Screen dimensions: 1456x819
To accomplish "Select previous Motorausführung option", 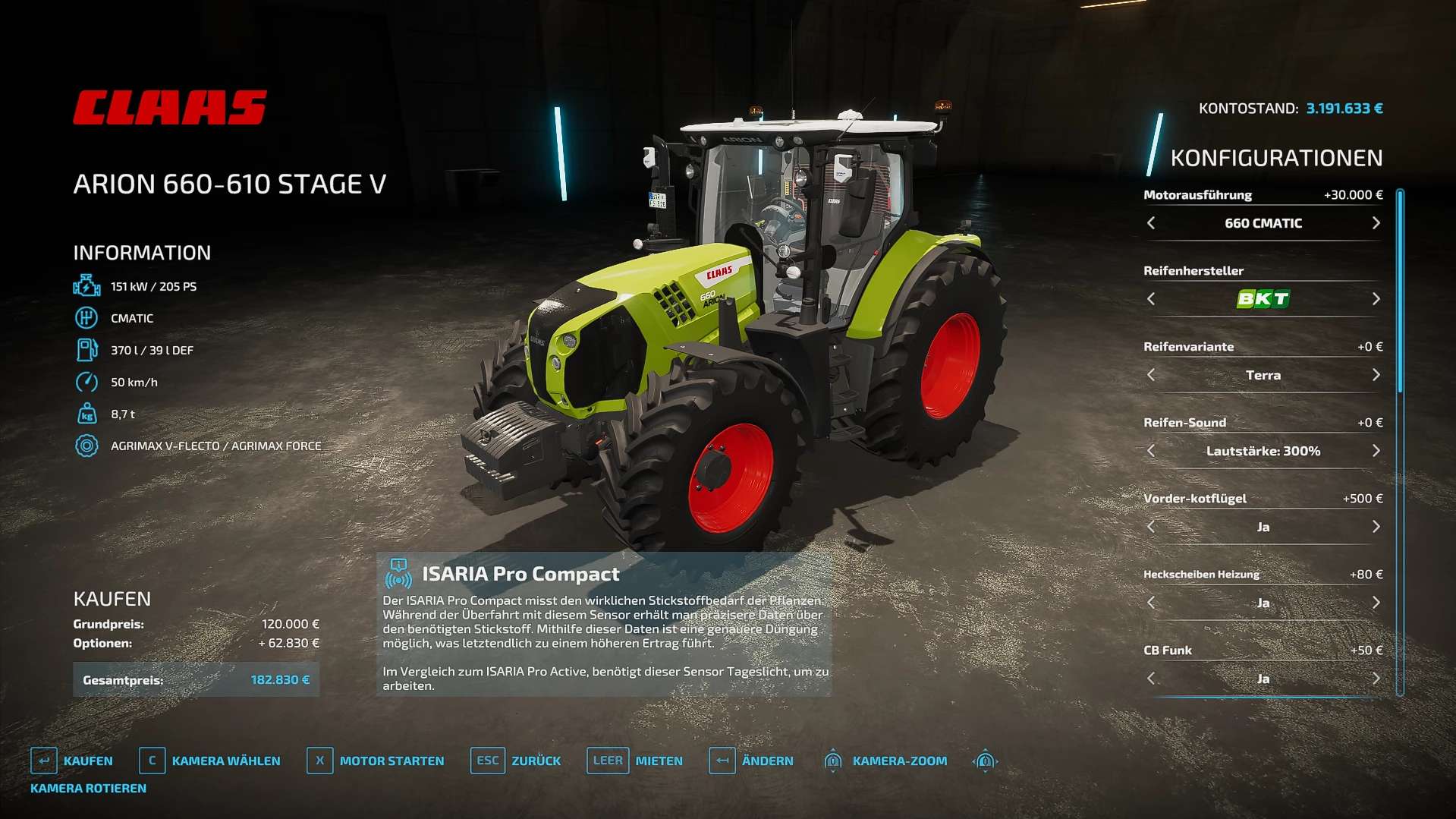I will point(1151,223).
